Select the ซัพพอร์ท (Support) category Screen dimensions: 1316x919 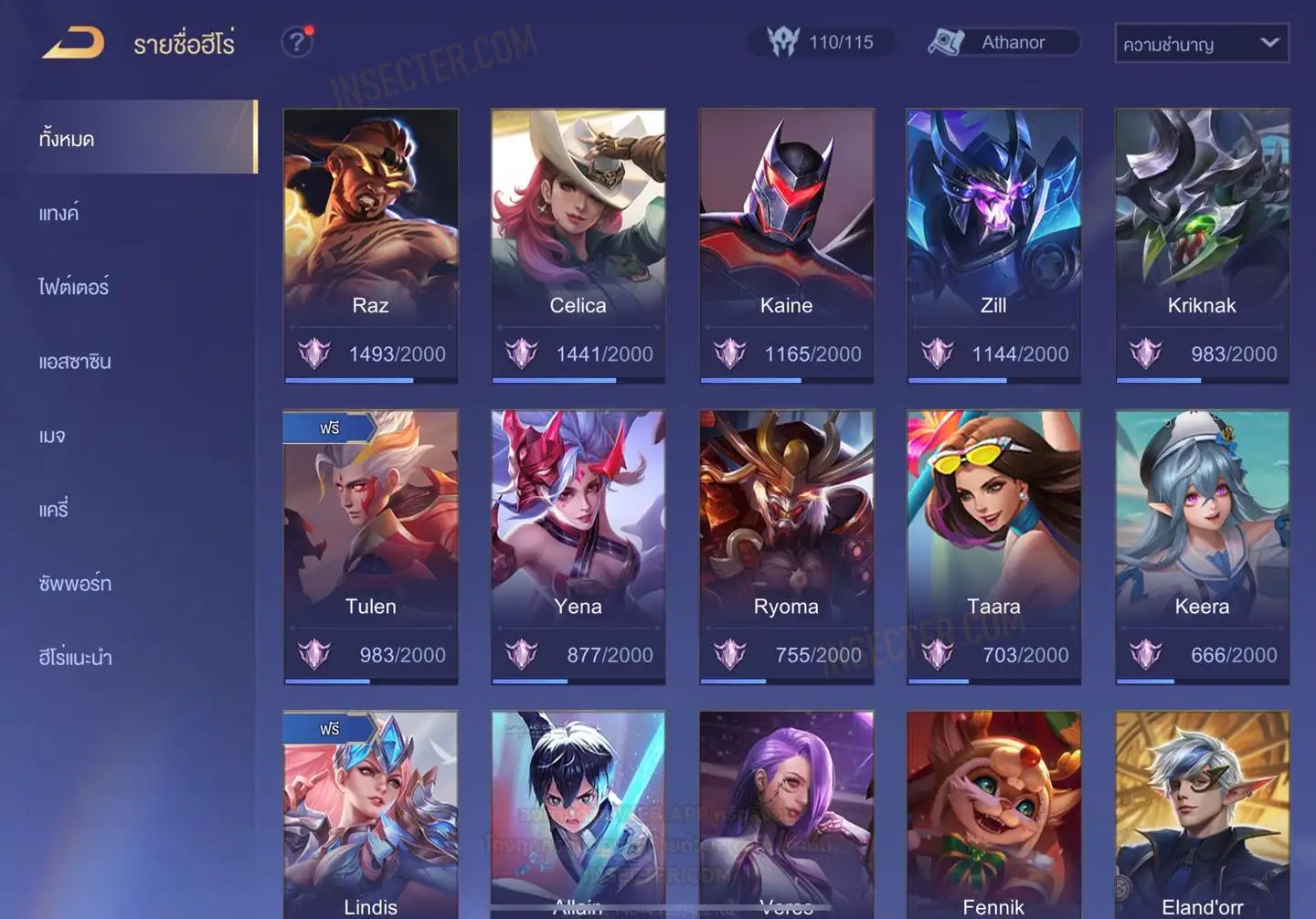pos(75,584)
